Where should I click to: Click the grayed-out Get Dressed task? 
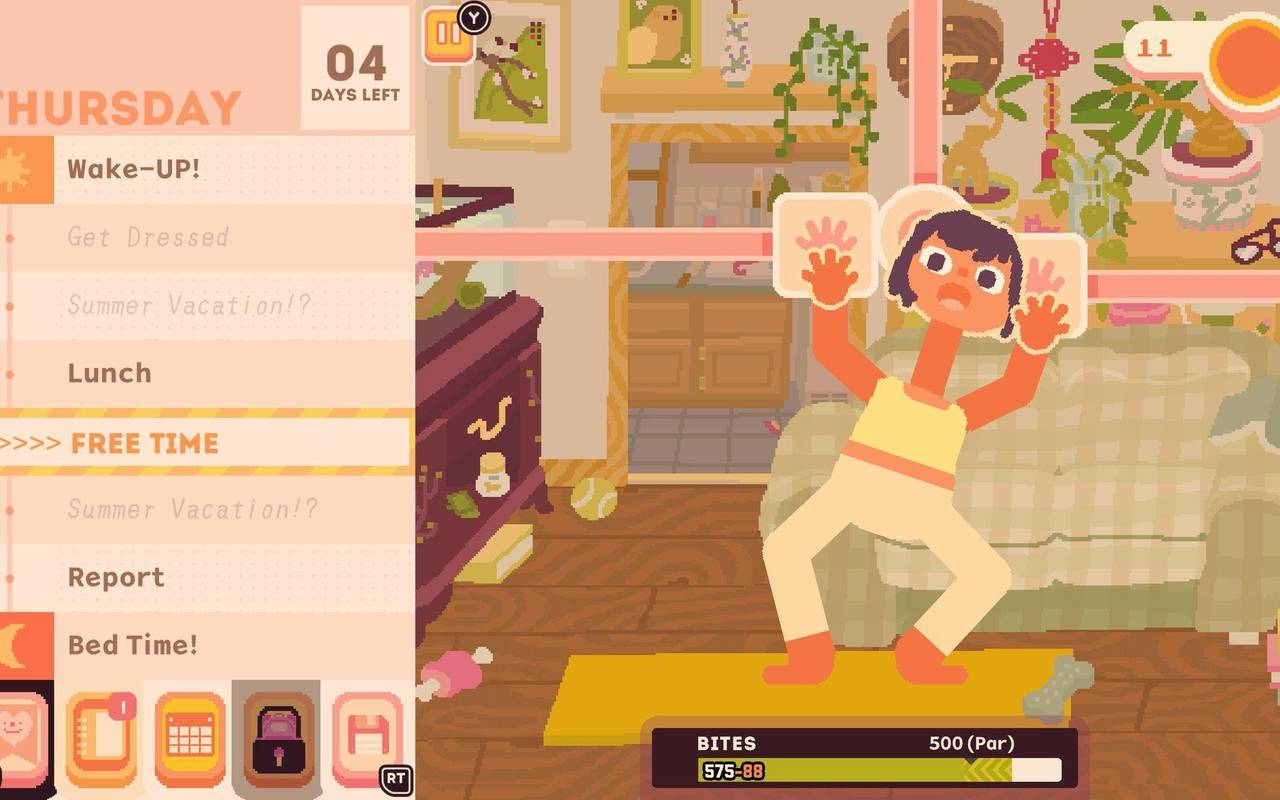tap(147, 237)
